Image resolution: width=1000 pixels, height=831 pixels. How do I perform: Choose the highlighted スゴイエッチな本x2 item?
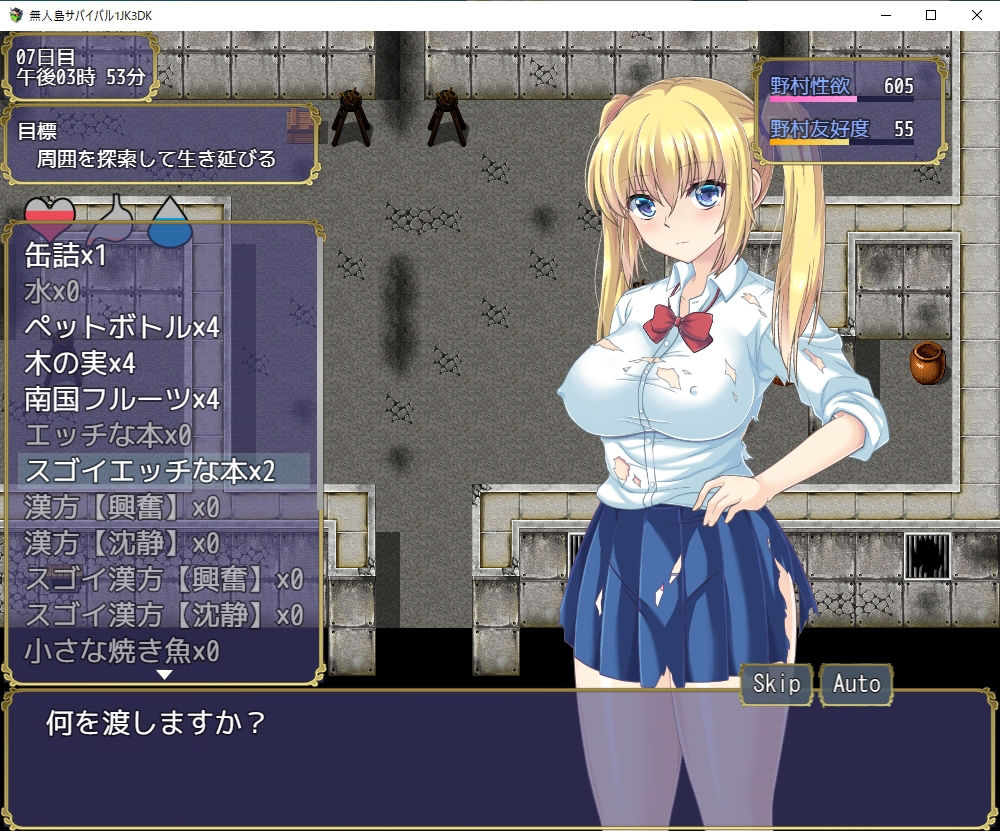[x=150, y=471]
